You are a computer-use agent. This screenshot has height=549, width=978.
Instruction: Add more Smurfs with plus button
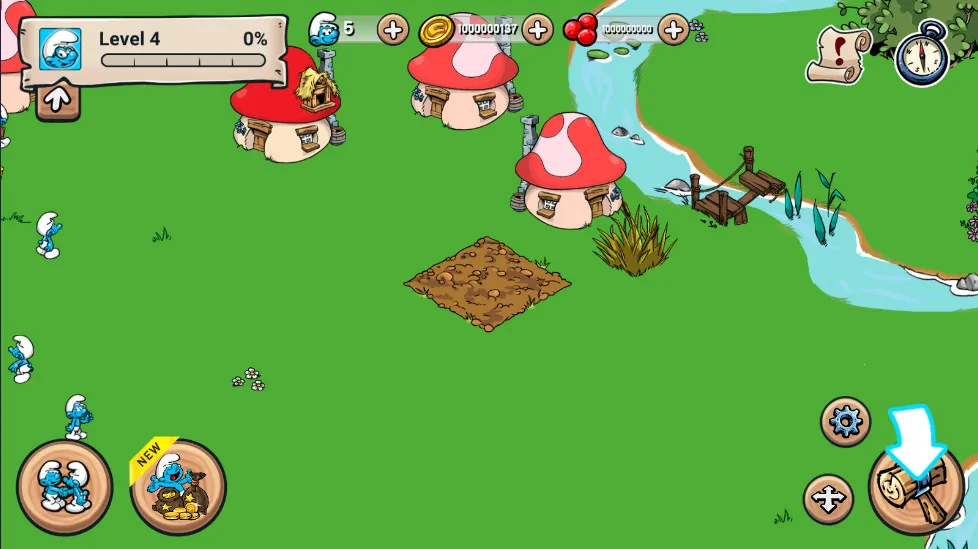point(393,29)
